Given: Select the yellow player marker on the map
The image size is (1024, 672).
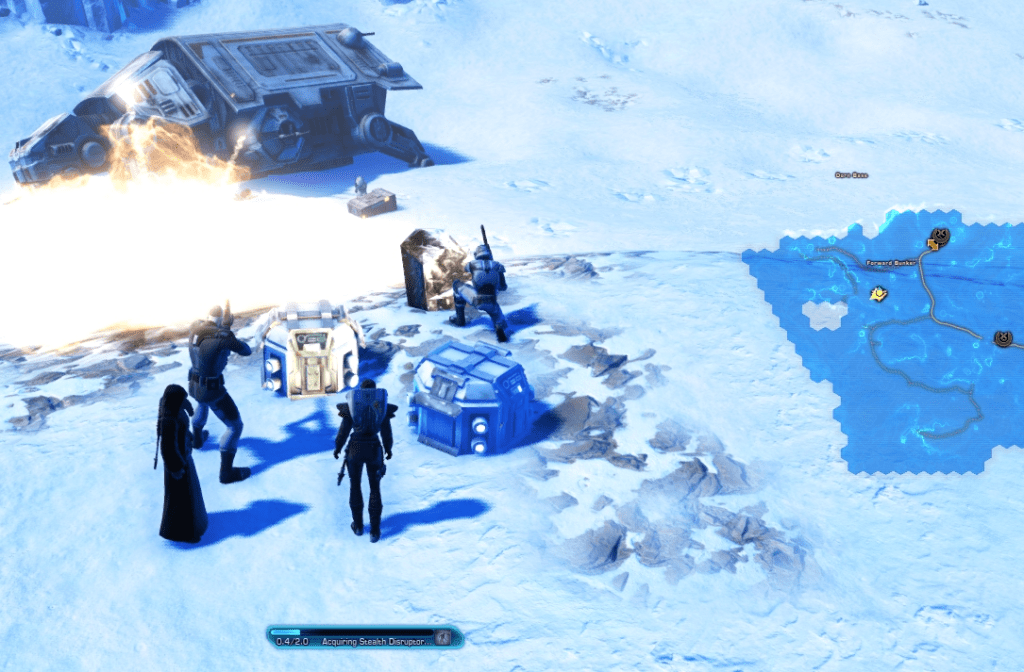Looking at the screenshot, I should point(878,294).
